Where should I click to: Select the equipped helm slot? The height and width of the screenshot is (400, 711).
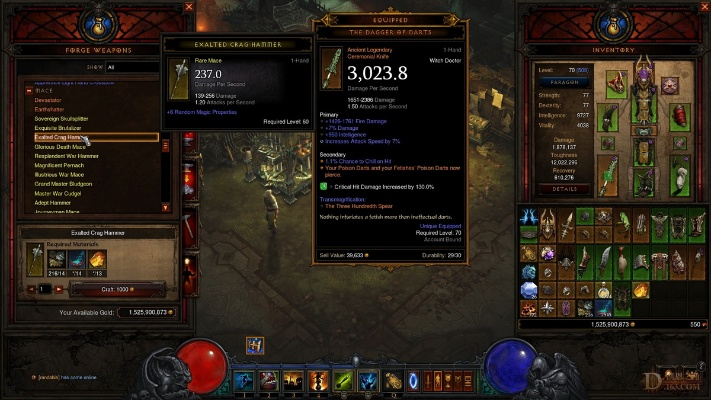643,75
